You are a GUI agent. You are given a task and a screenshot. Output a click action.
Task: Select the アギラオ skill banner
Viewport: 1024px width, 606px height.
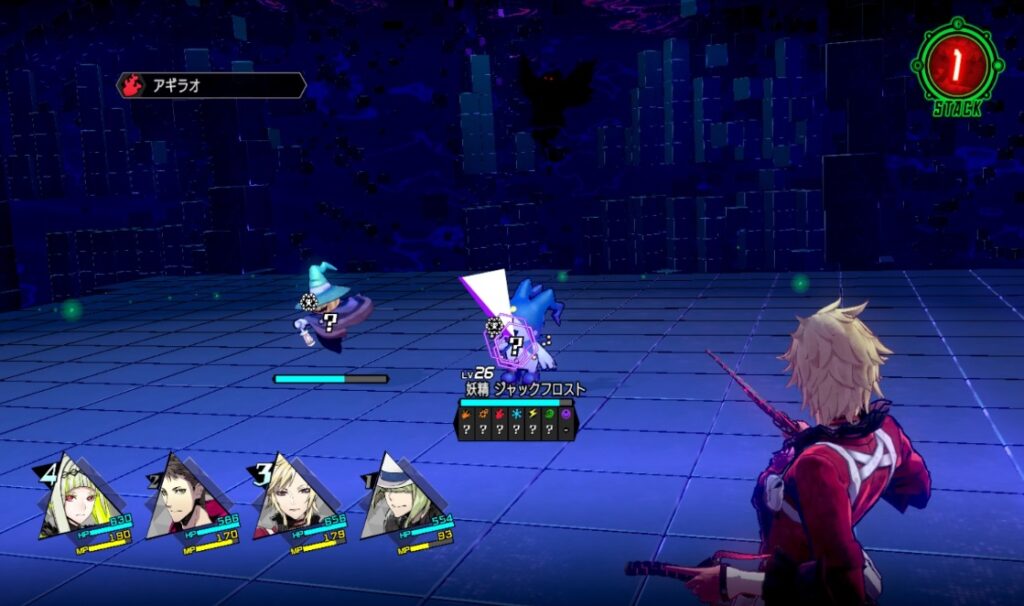coord(212,86)
